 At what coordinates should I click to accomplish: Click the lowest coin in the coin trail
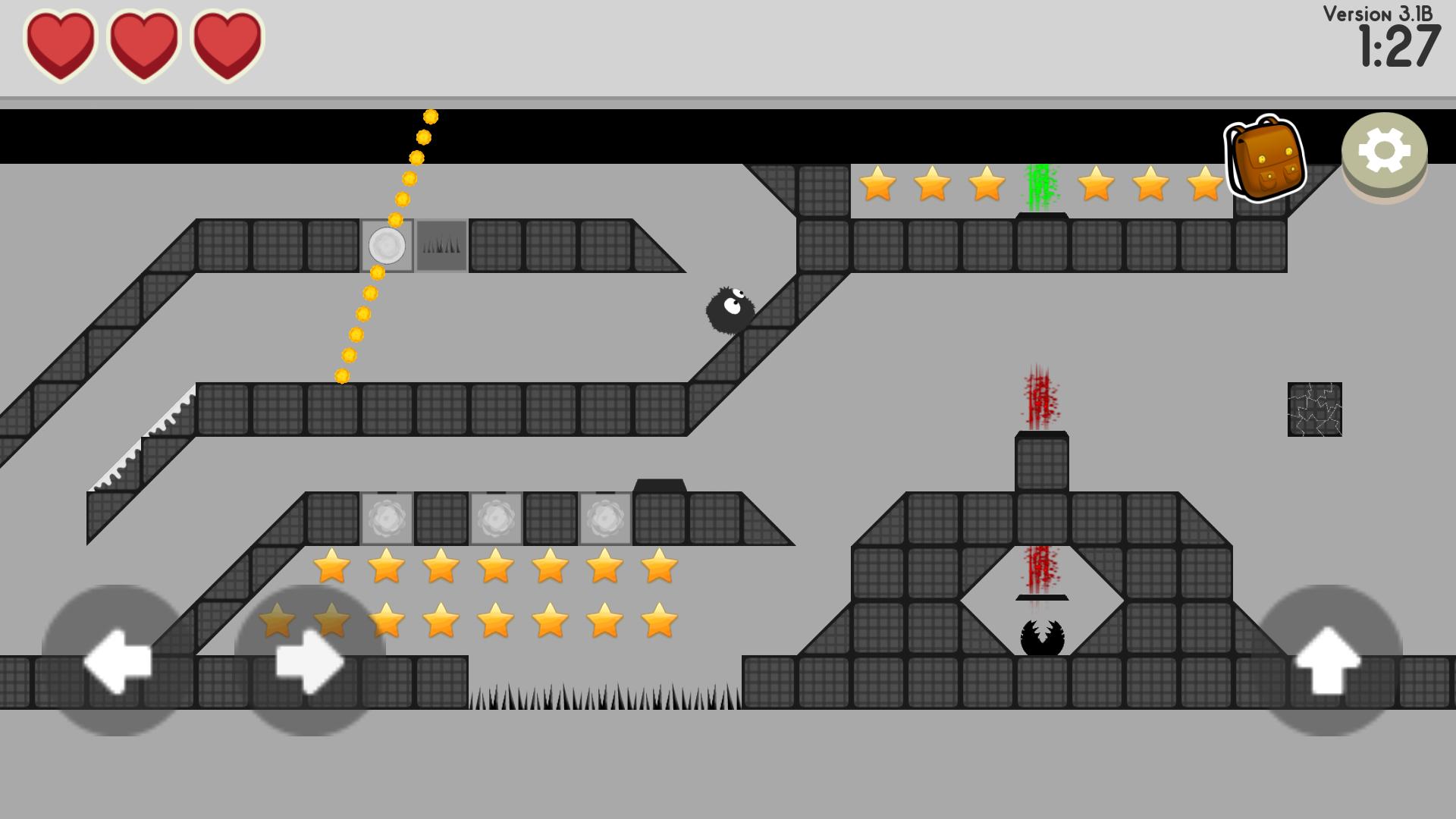(340, 377)
